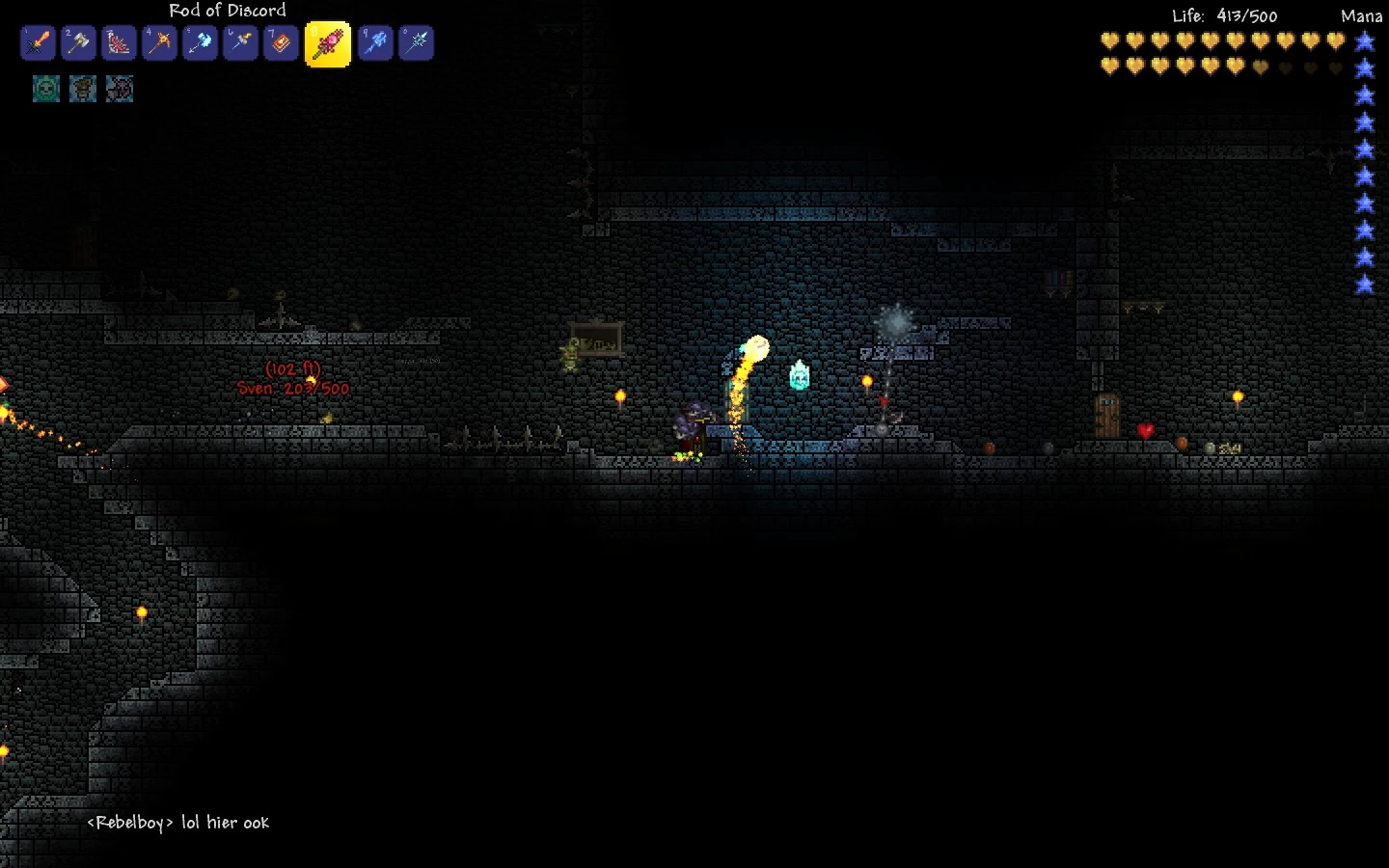This screenshot has height=868, width=1389.
Task: Select the hamaxe in hotbar slot 2
Action: (78, 42)
